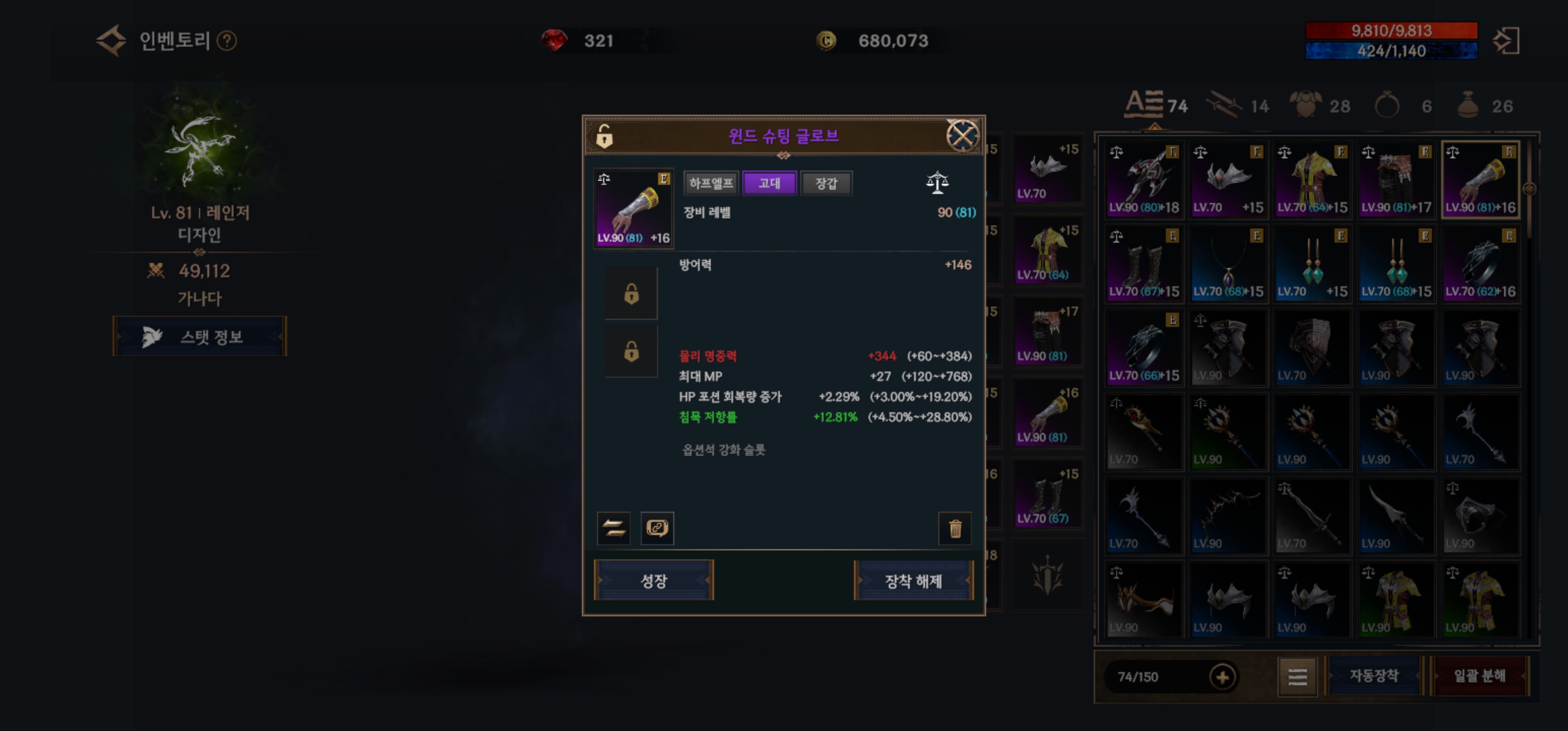Click the trash can discard icon

point(955,528)
